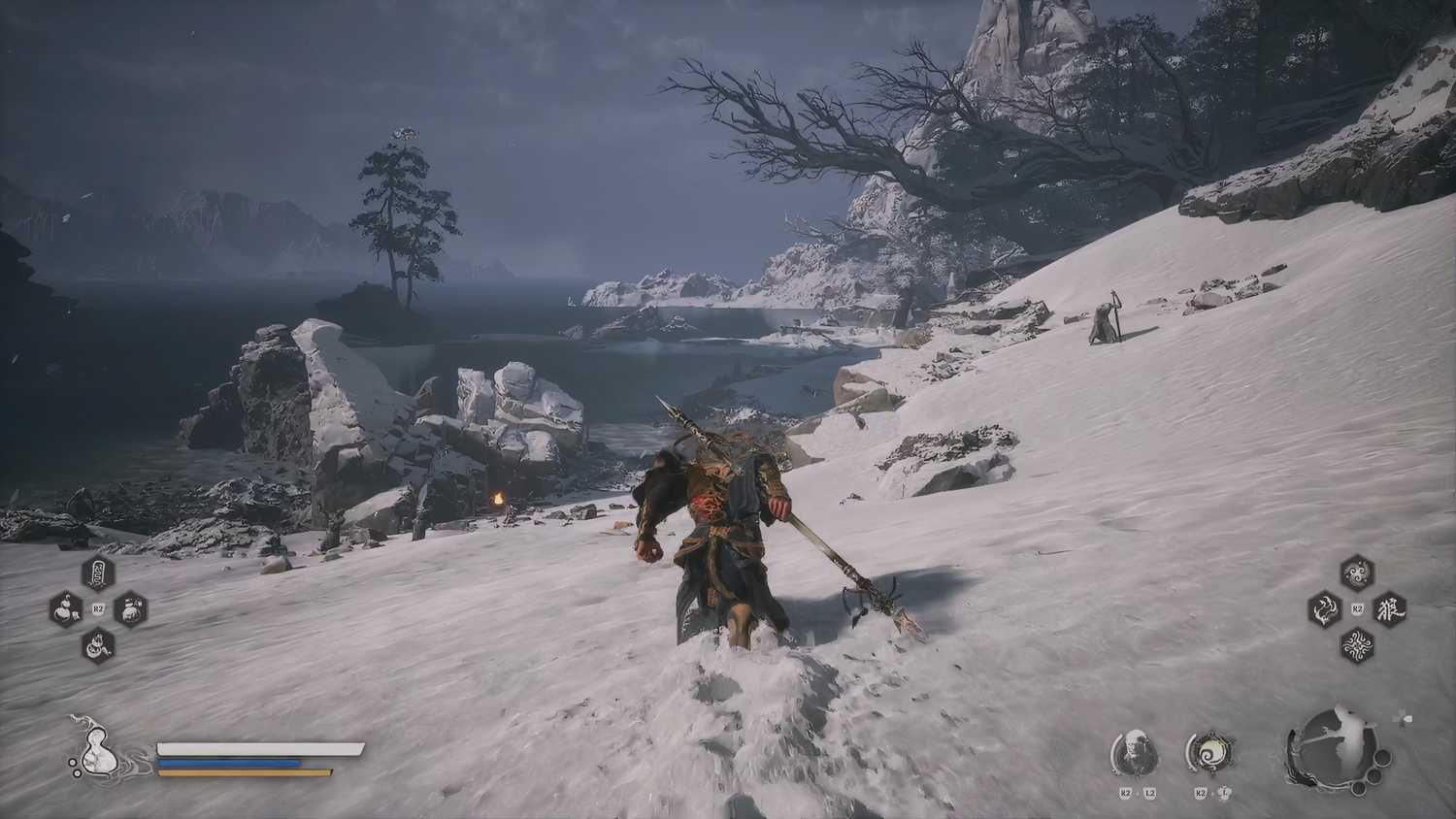The width and height of the screenshot is (1456, 819).
Task: Select the talisman scroll item slot
Action: click(98, 573)
